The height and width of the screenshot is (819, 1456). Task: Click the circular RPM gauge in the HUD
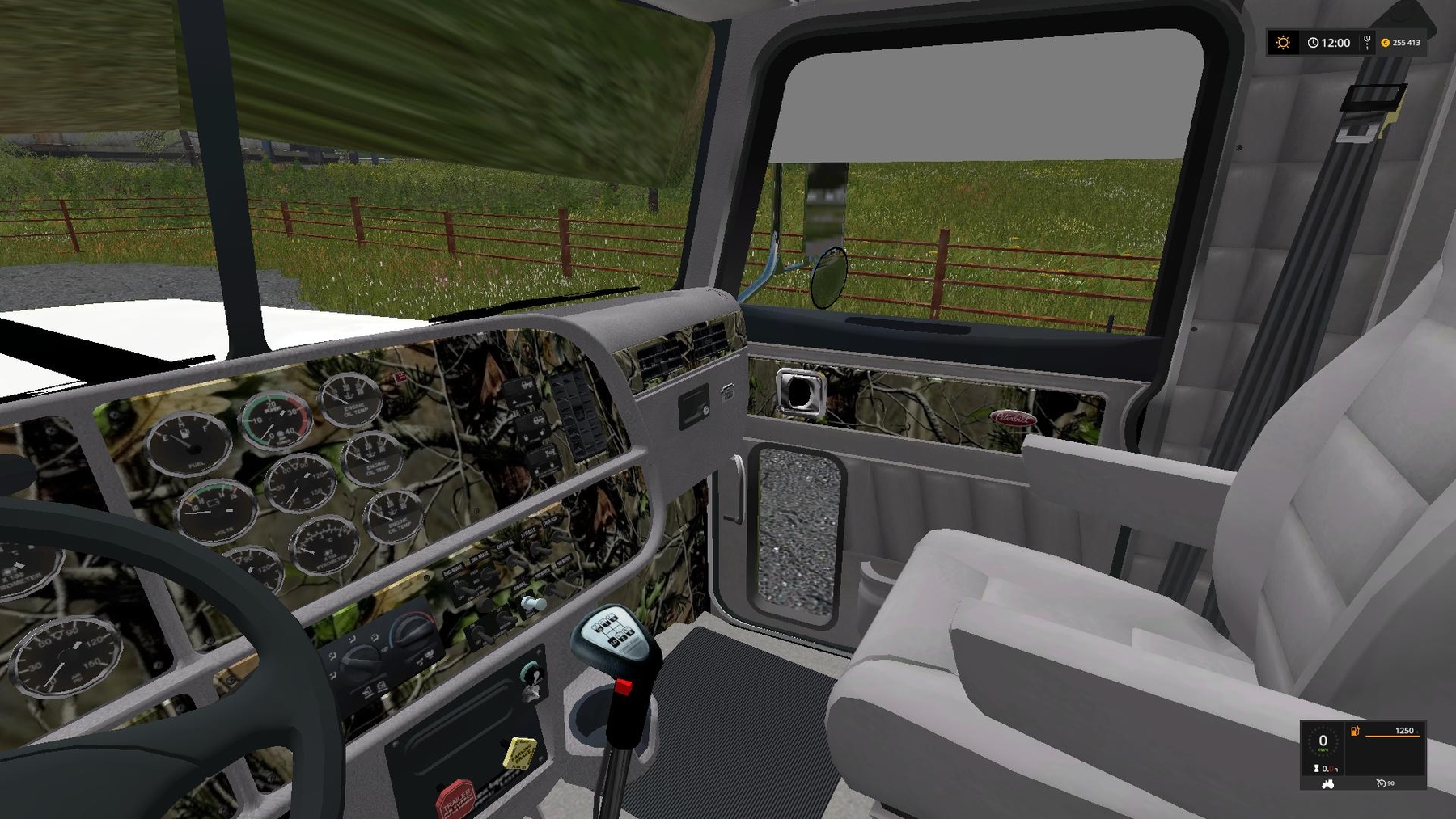[1323, 741]
